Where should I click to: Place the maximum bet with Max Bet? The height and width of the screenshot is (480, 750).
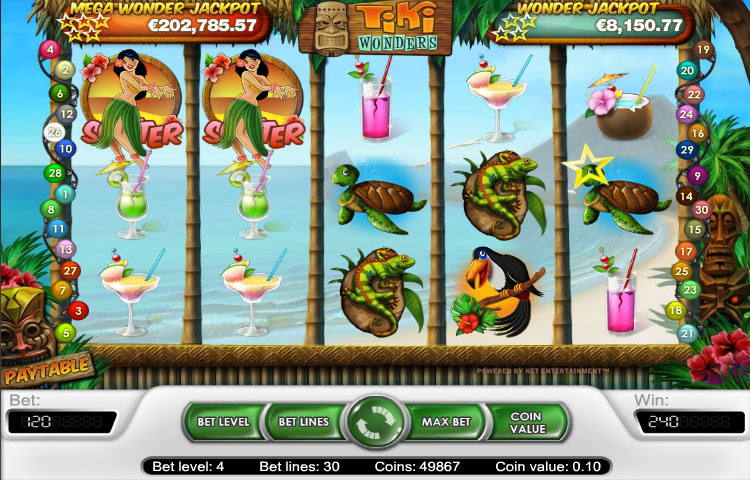[x=446, y=422]
